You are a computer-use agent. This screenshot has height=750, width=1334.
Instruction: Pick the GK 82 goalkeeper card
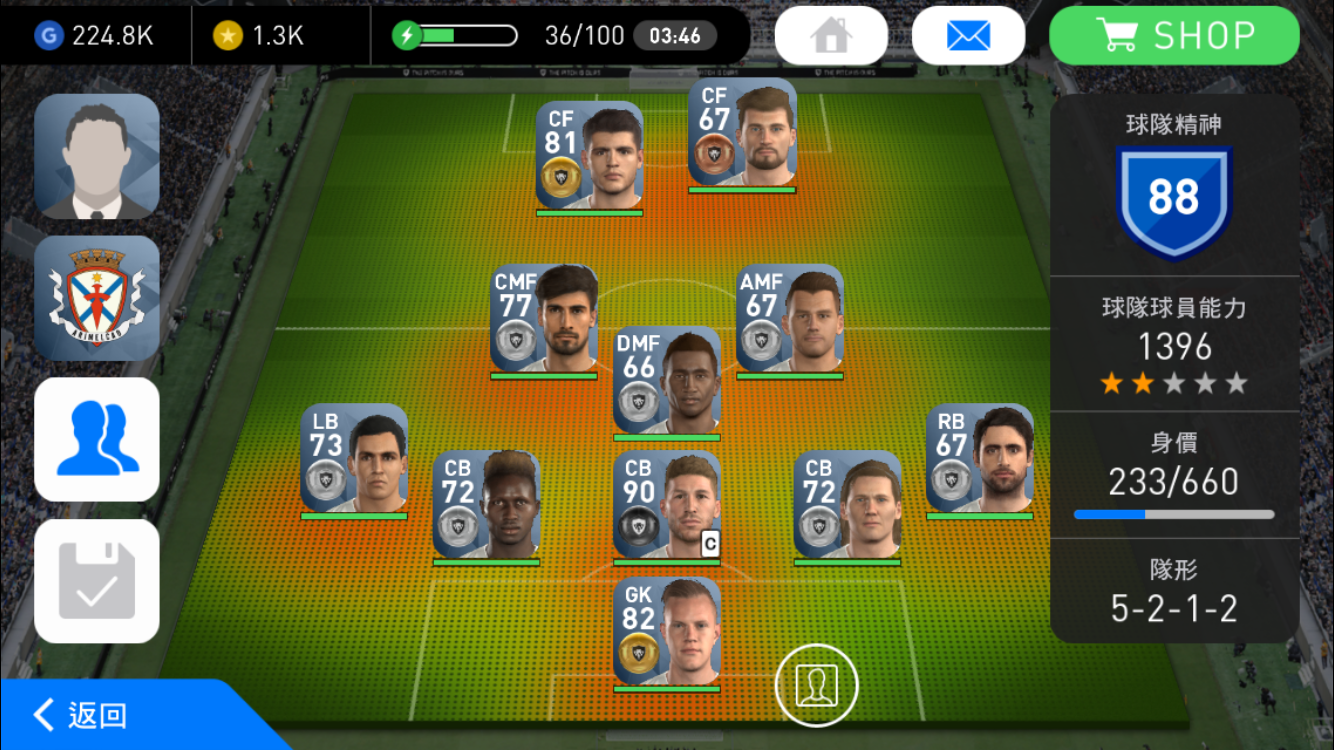pos(666,632)
